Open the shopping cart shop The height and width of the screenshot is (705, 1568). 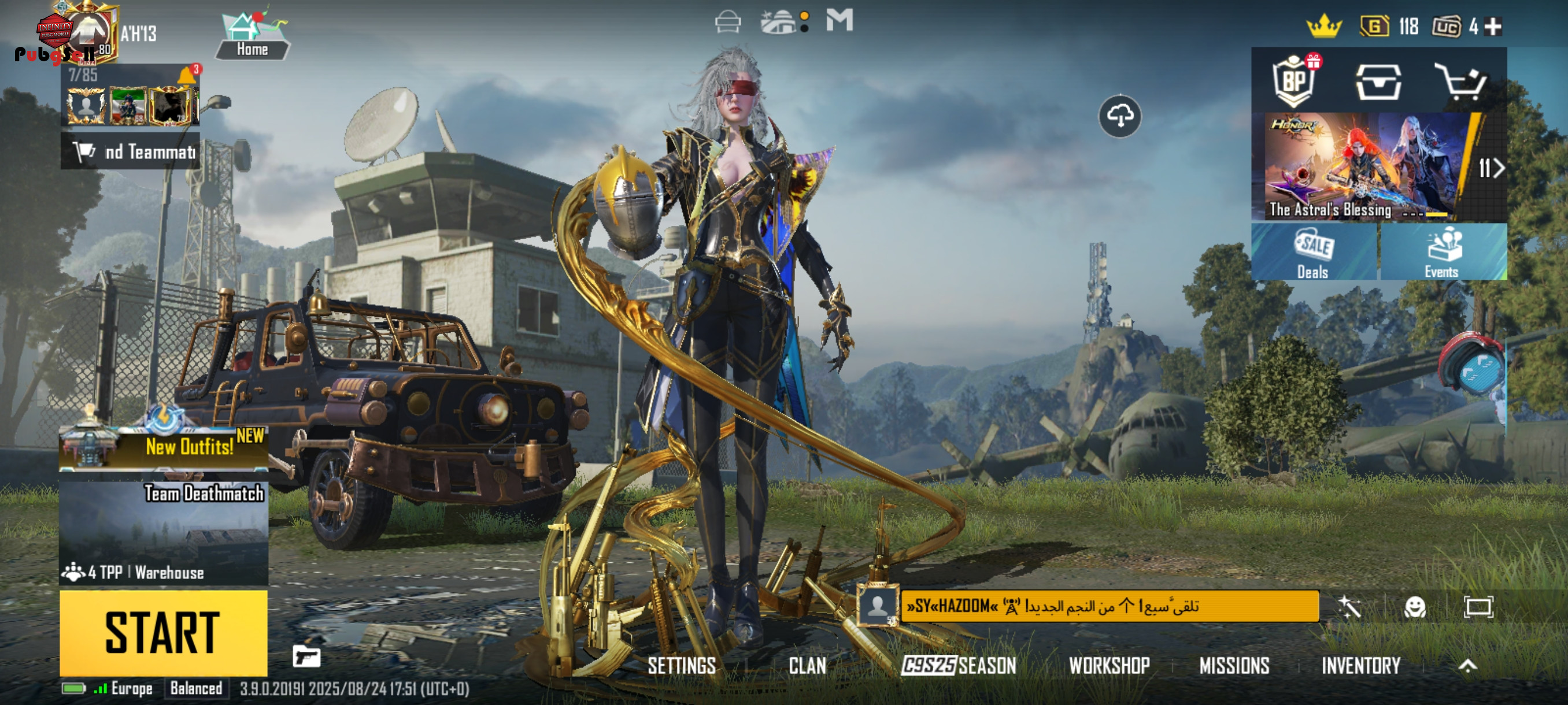tap(1460, 81)
